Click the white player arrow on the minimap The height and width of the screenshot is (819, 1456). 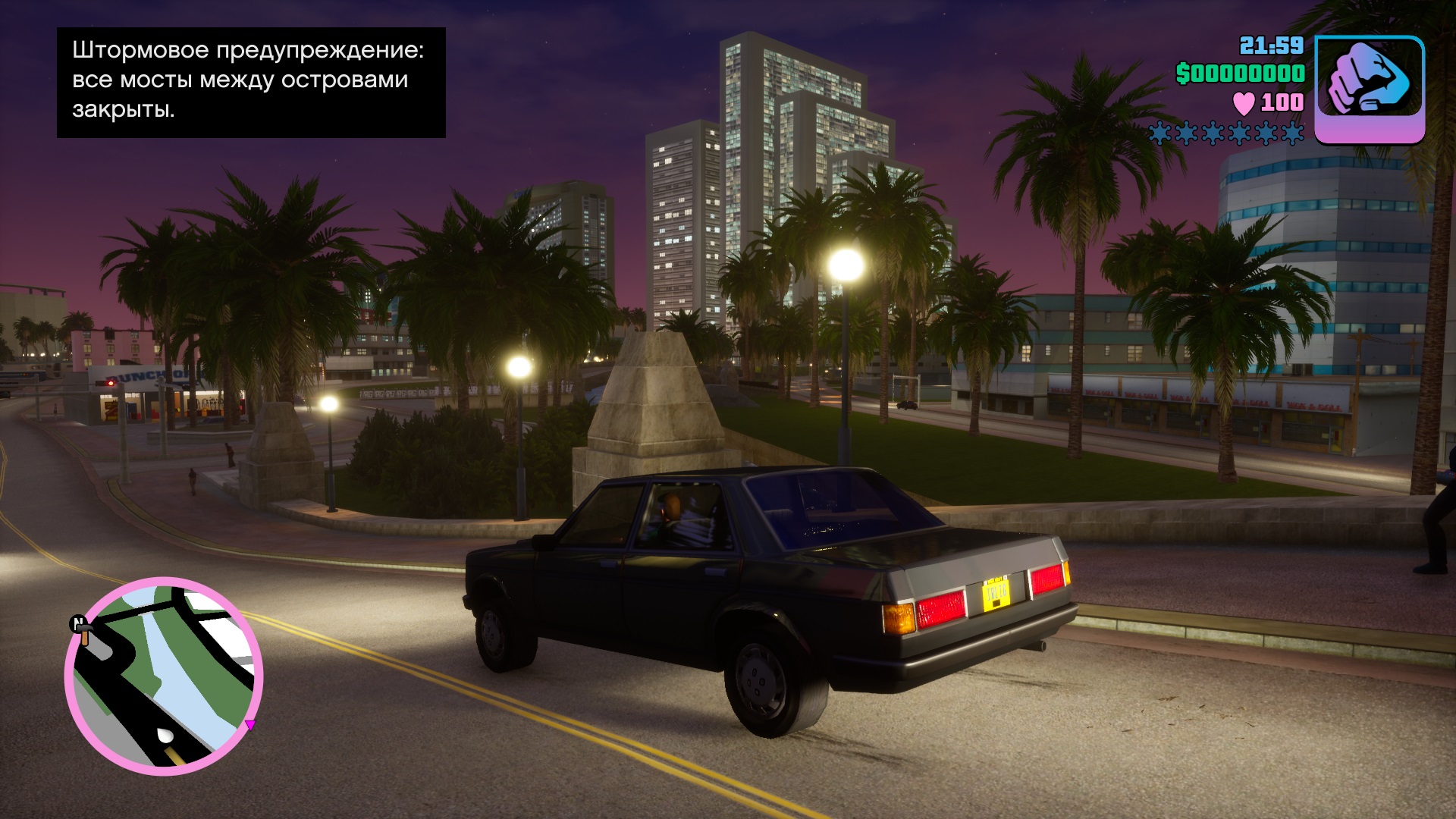pyautogui.click(x=165, y=735)
